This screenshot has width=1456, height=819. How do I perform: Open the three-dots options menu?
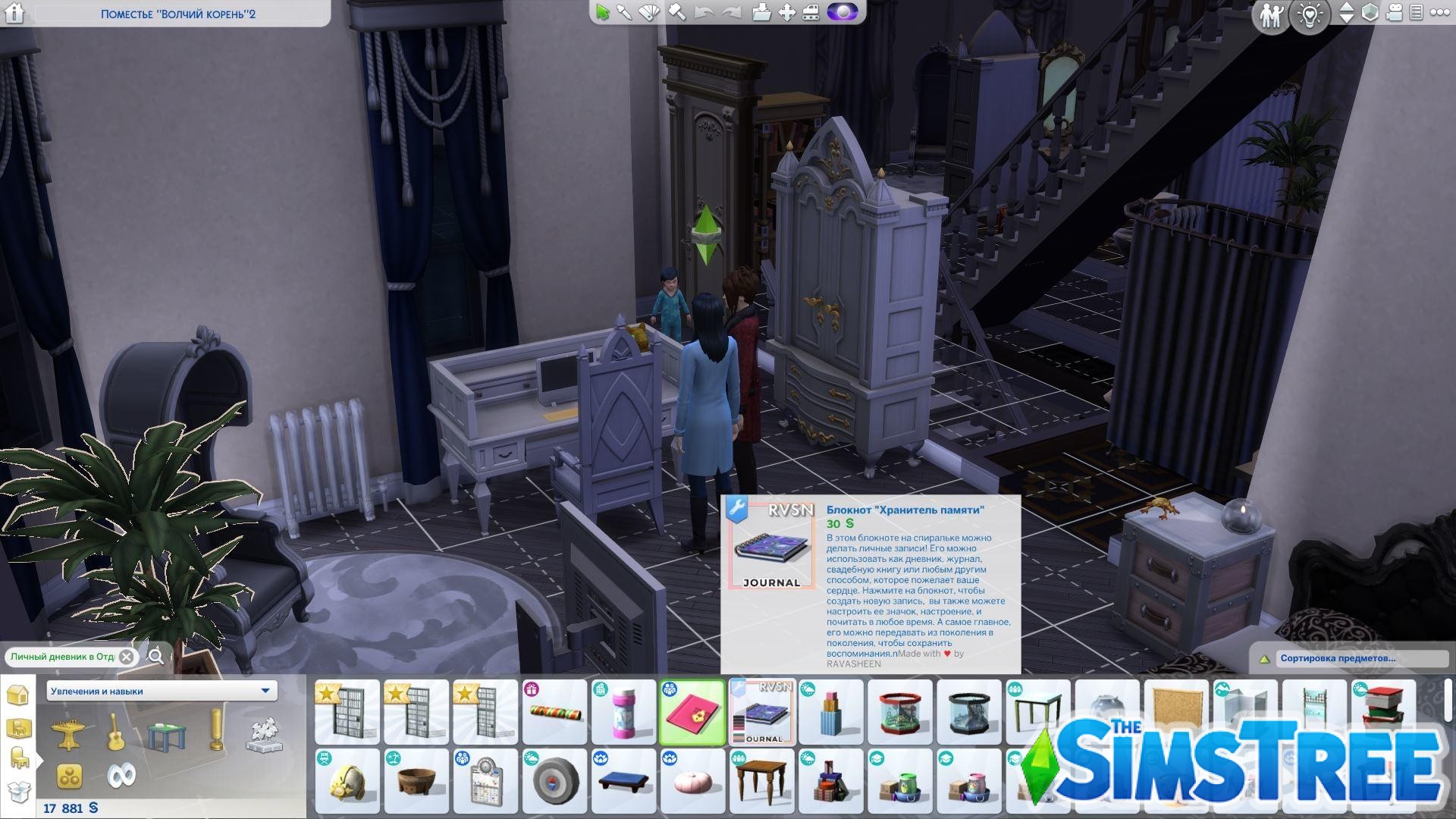tap(1439, 13)
